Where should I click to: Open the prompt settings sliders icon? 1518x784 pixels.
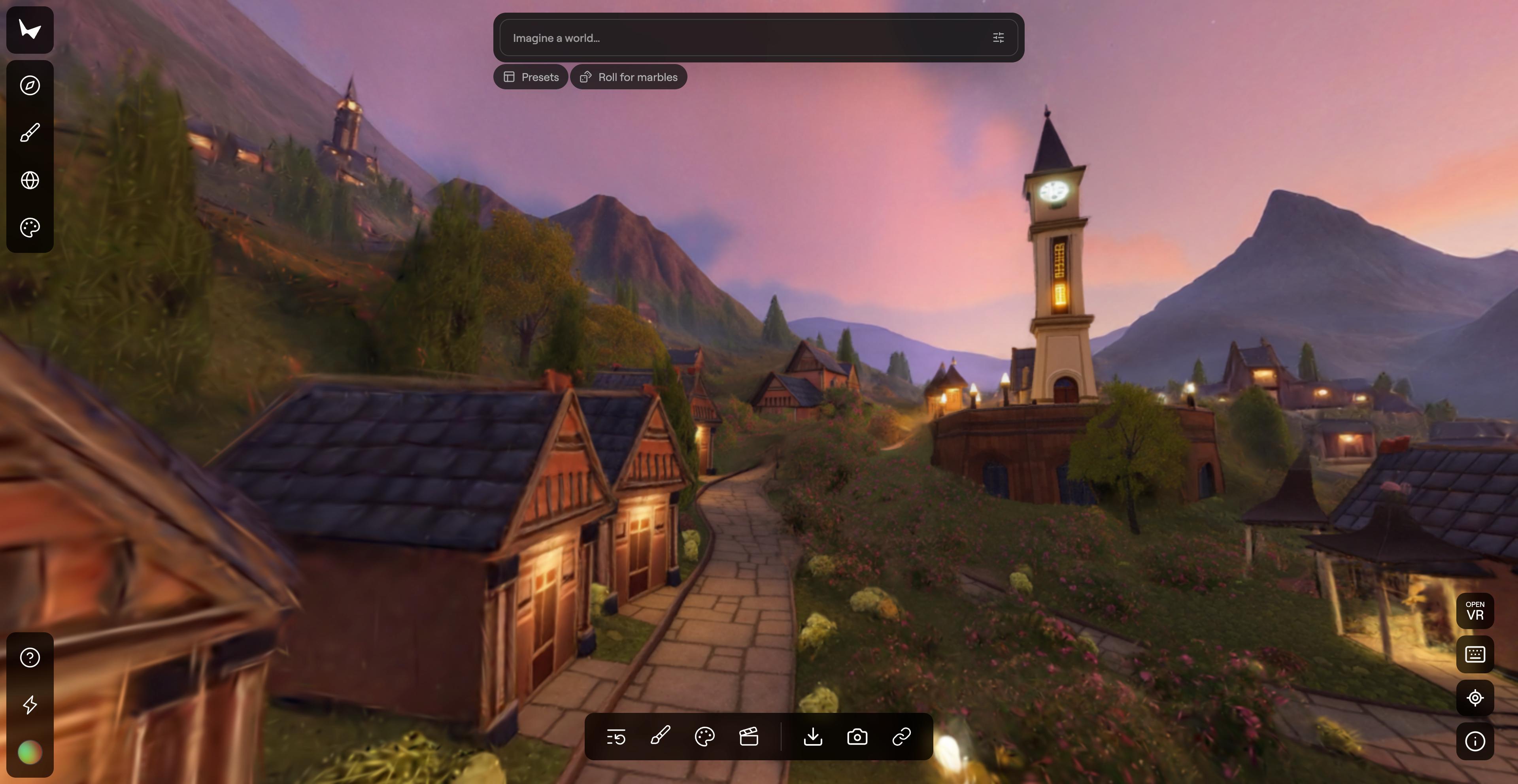point(998,38)
